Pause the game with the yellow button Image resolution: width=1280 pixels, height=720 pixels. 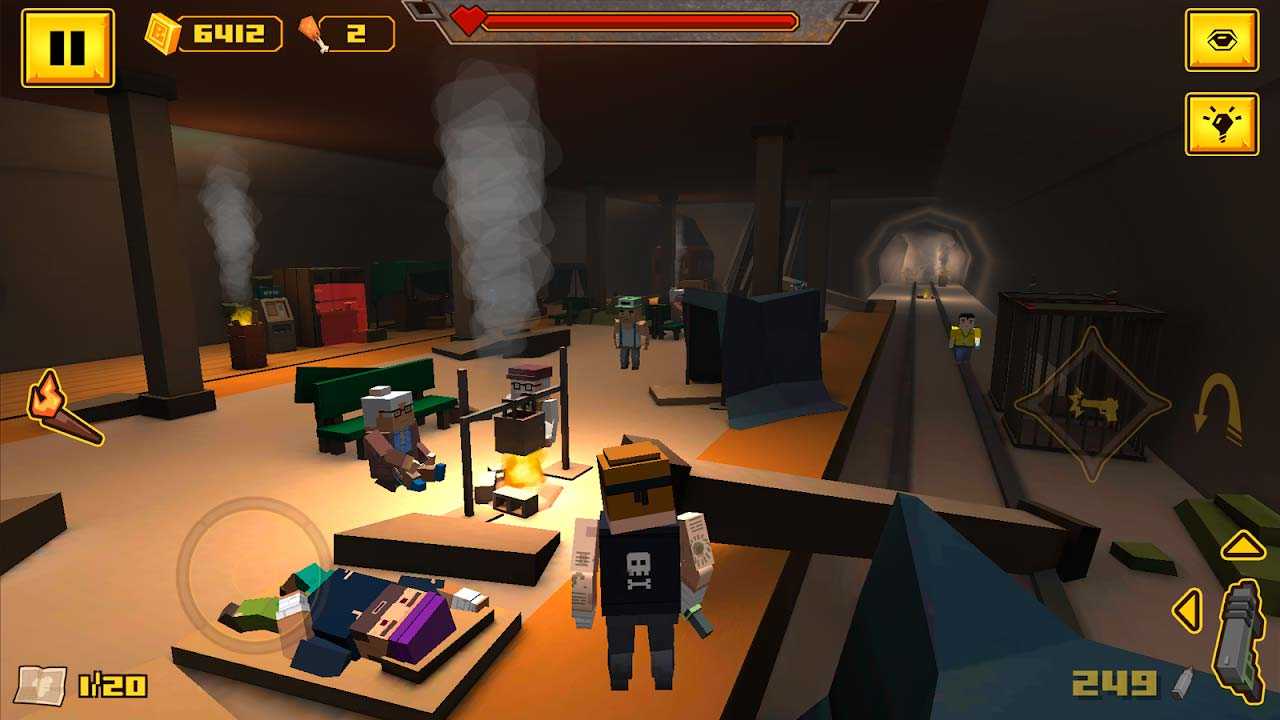[67, 47]
